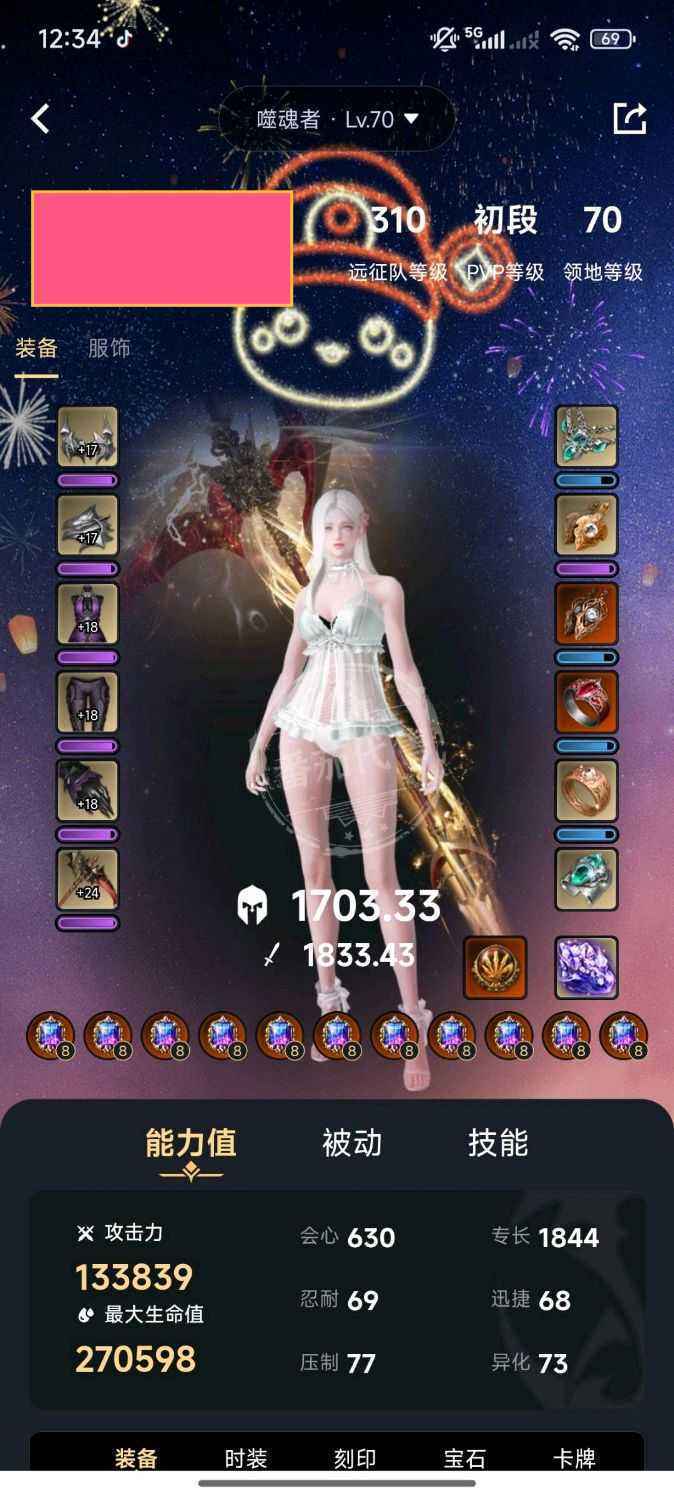674x1500 pixels.
Task: Switch to the 时装 section
Action: click(x=246, y=1459)
